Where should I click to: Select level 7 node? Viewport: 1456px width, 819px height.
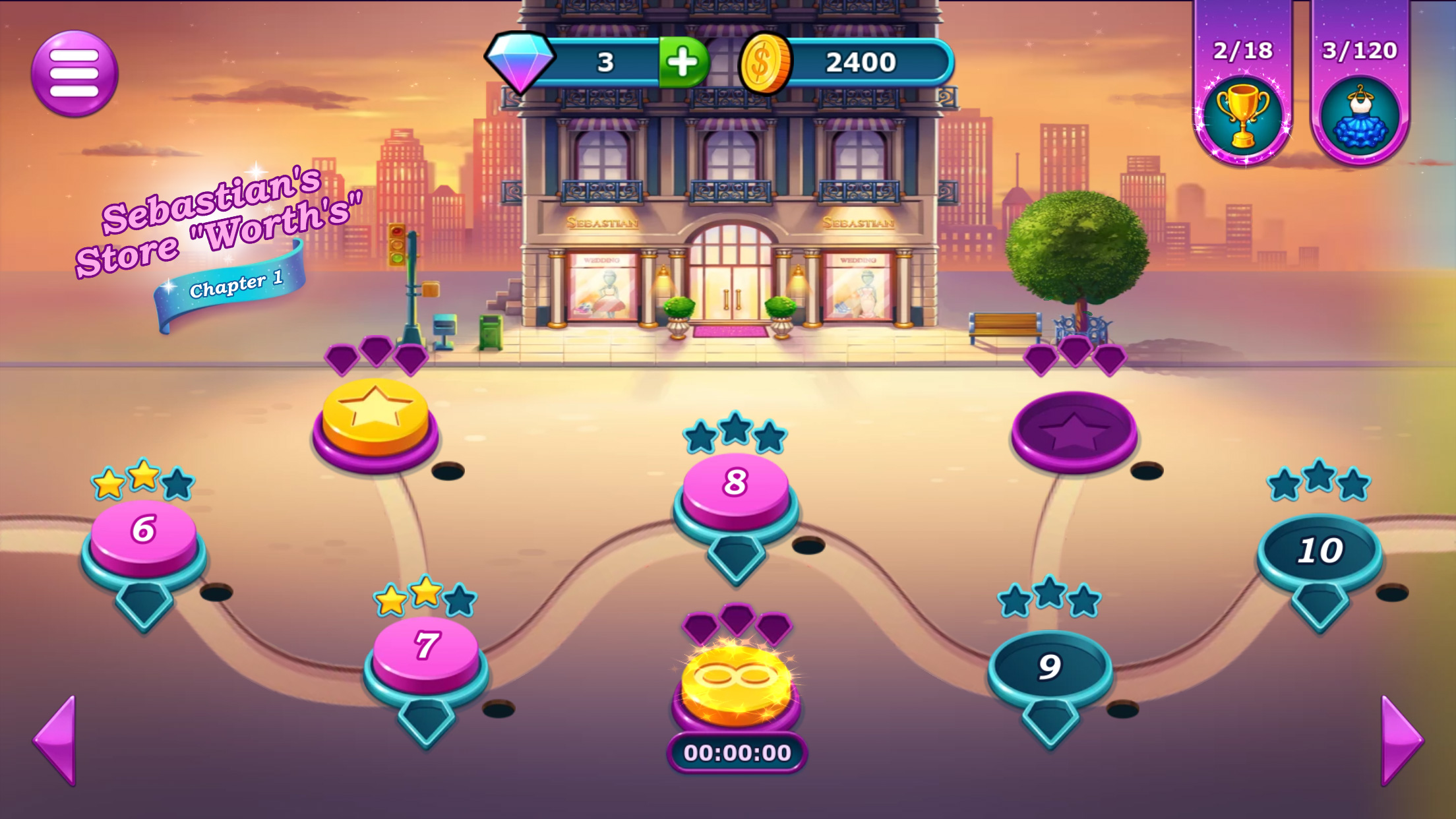click(x=426, y=648)
